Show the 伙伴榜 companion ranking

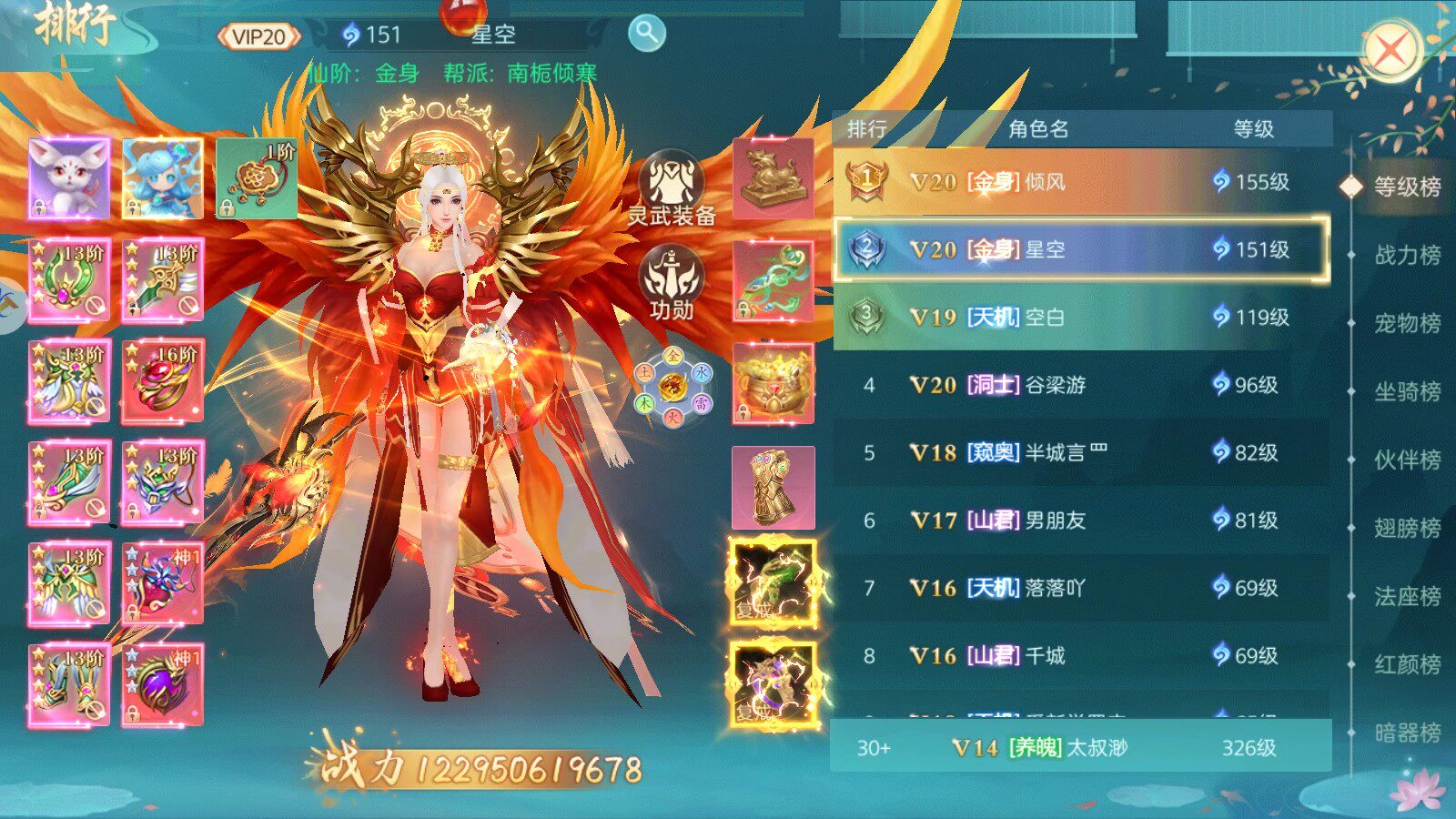[x=1406, y=460]
